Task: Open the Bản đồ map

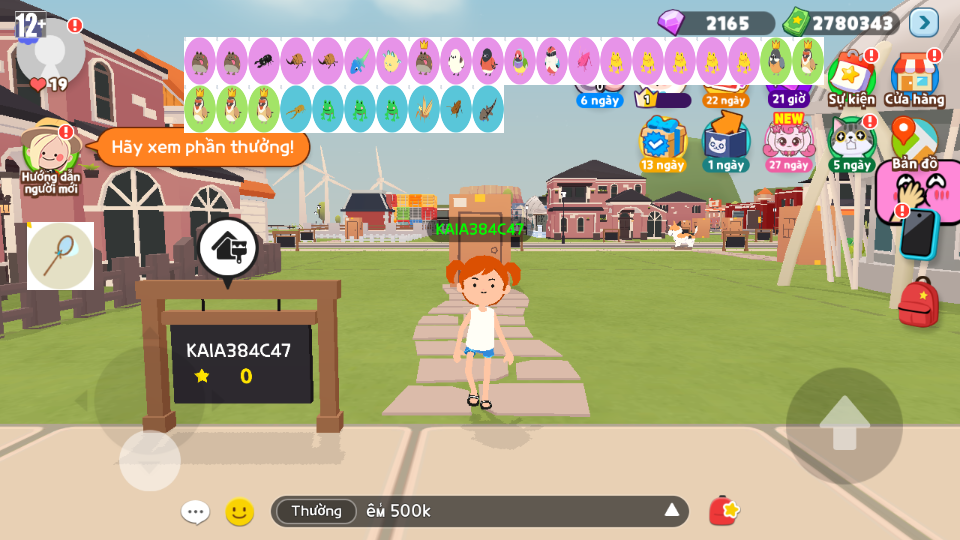Action: [913, 141]
